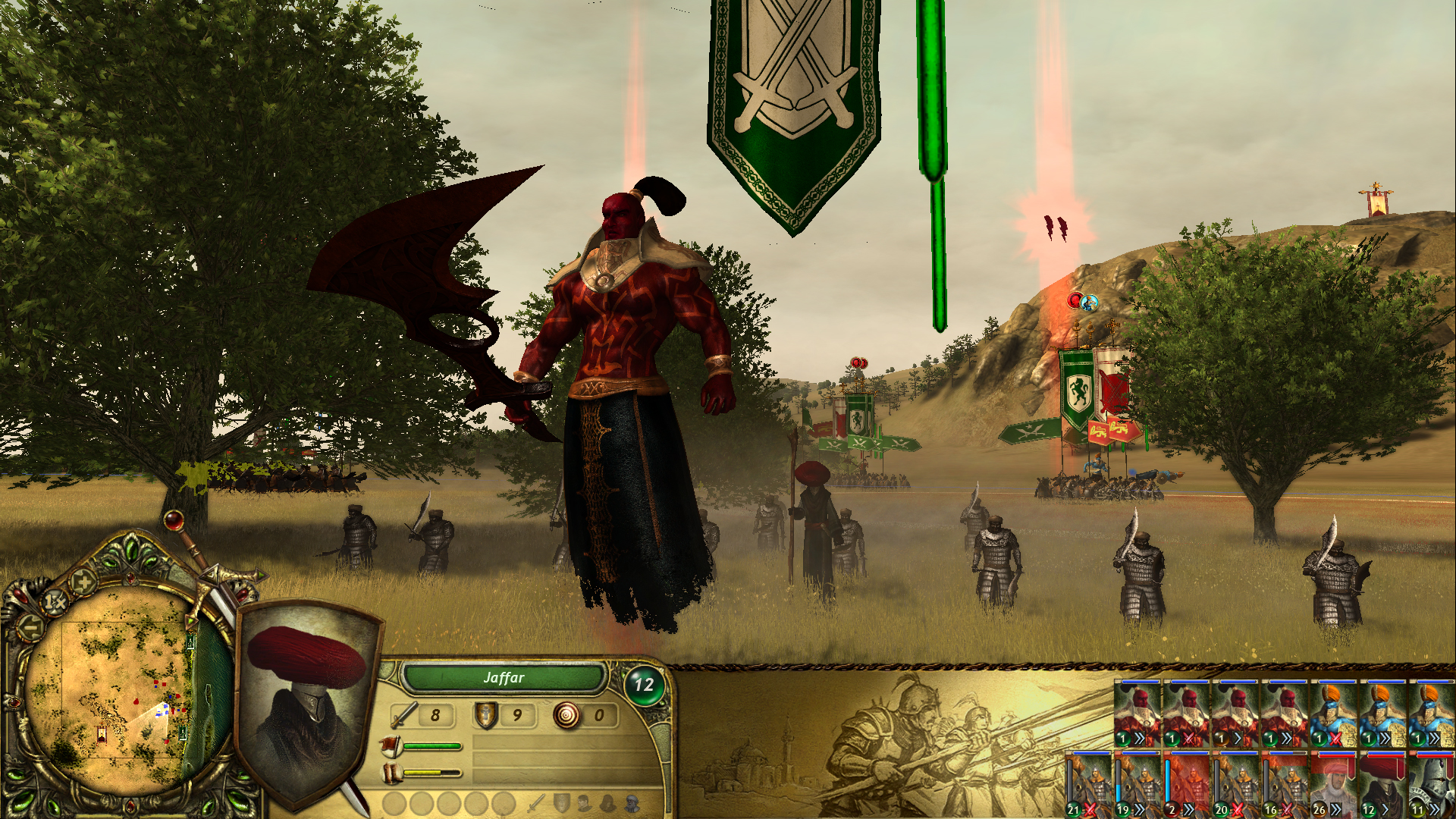Click the spiral target stat icon showing 0
The height and width of the screenshot is (819, 1456).
(567, 717)
